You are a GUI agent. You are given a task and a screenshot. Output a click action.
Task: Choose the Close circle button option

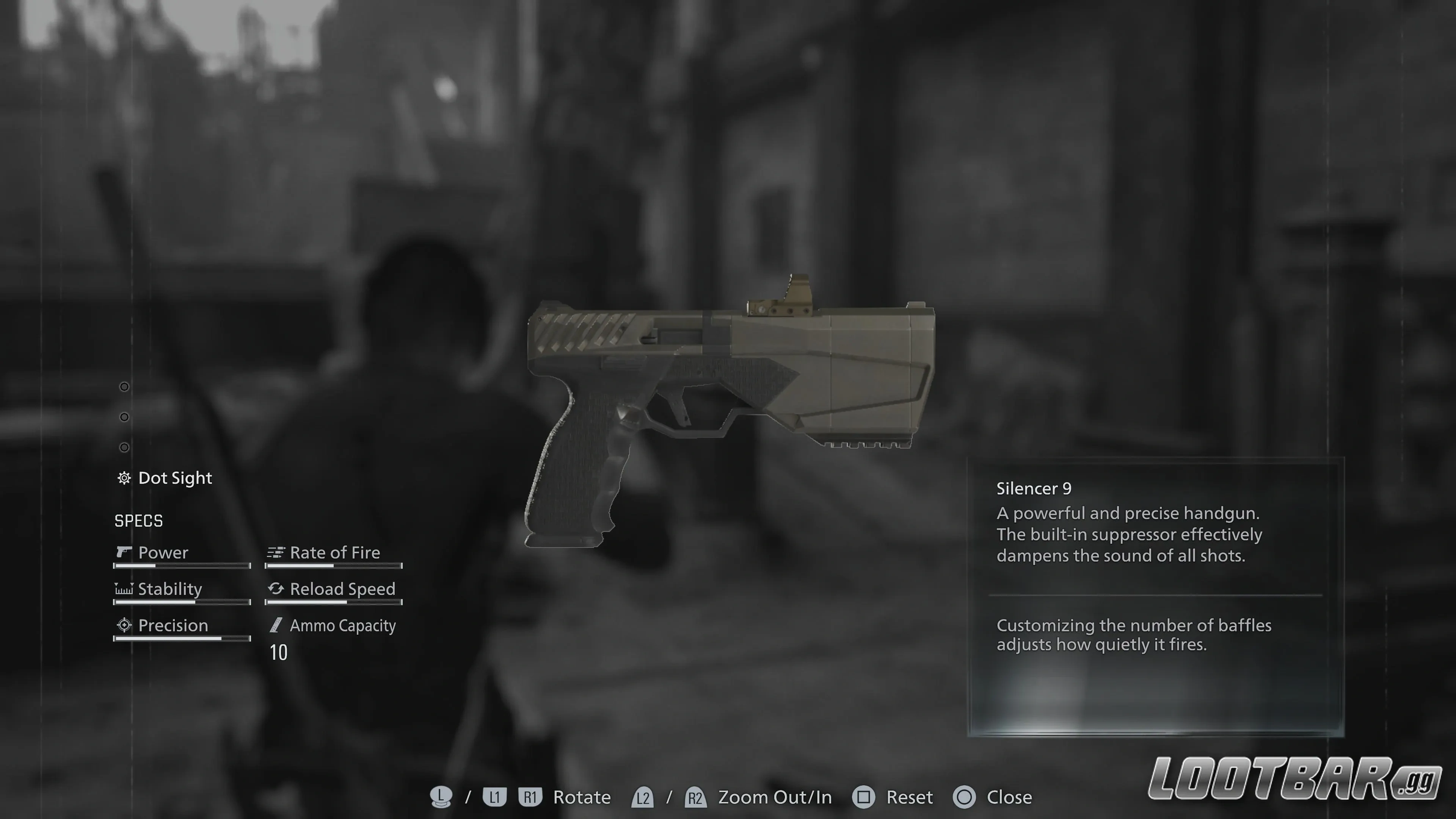pos(964,797)
